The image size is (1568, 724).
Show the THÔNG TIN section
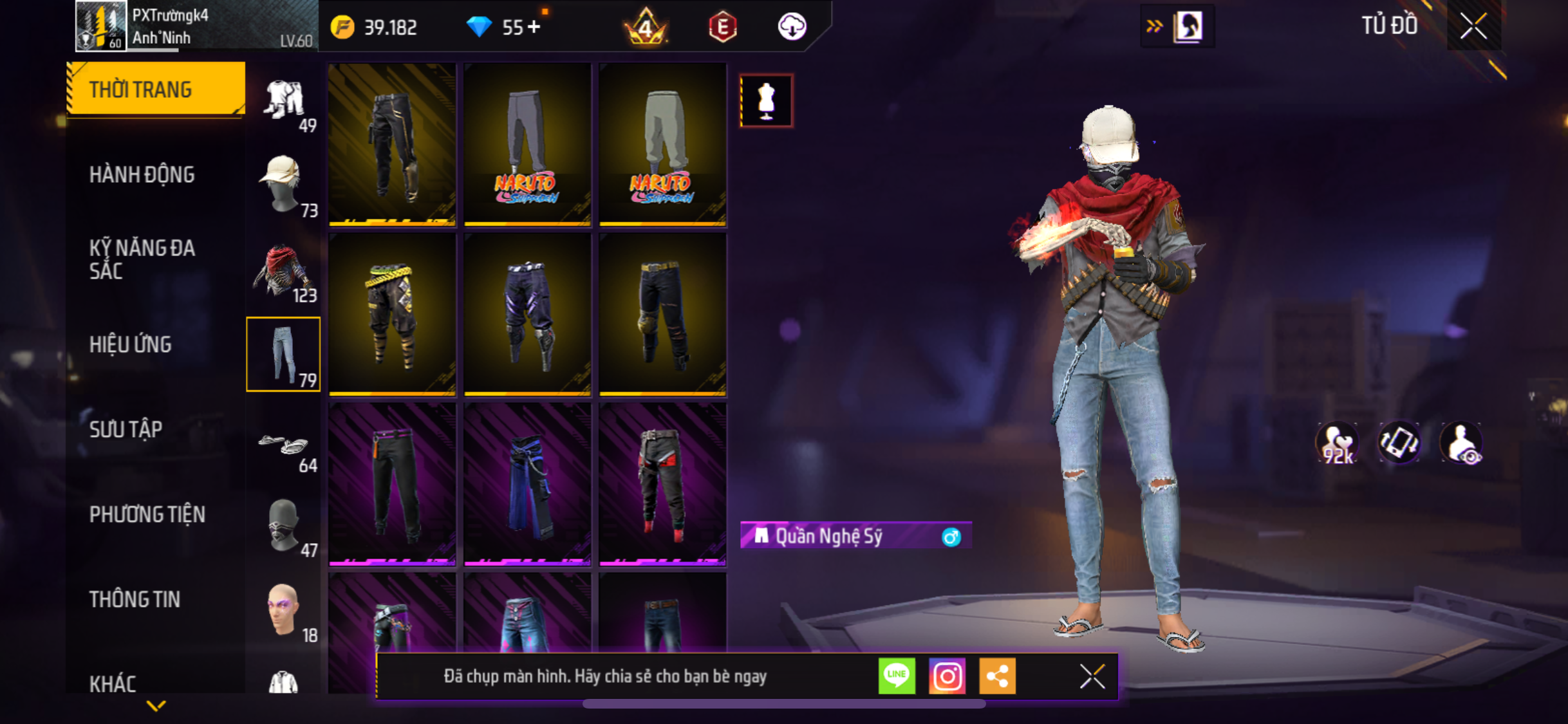click(135, 599)
